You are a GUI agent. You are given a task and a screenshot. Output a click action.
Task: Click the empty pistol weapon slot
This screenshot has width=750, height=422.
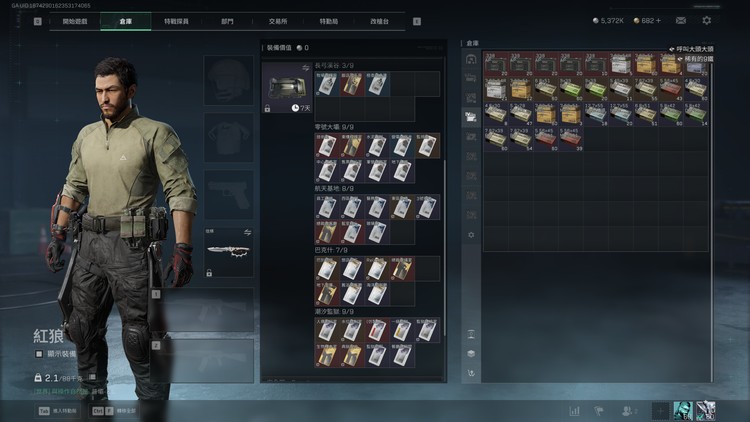click(x=229, y=194)
